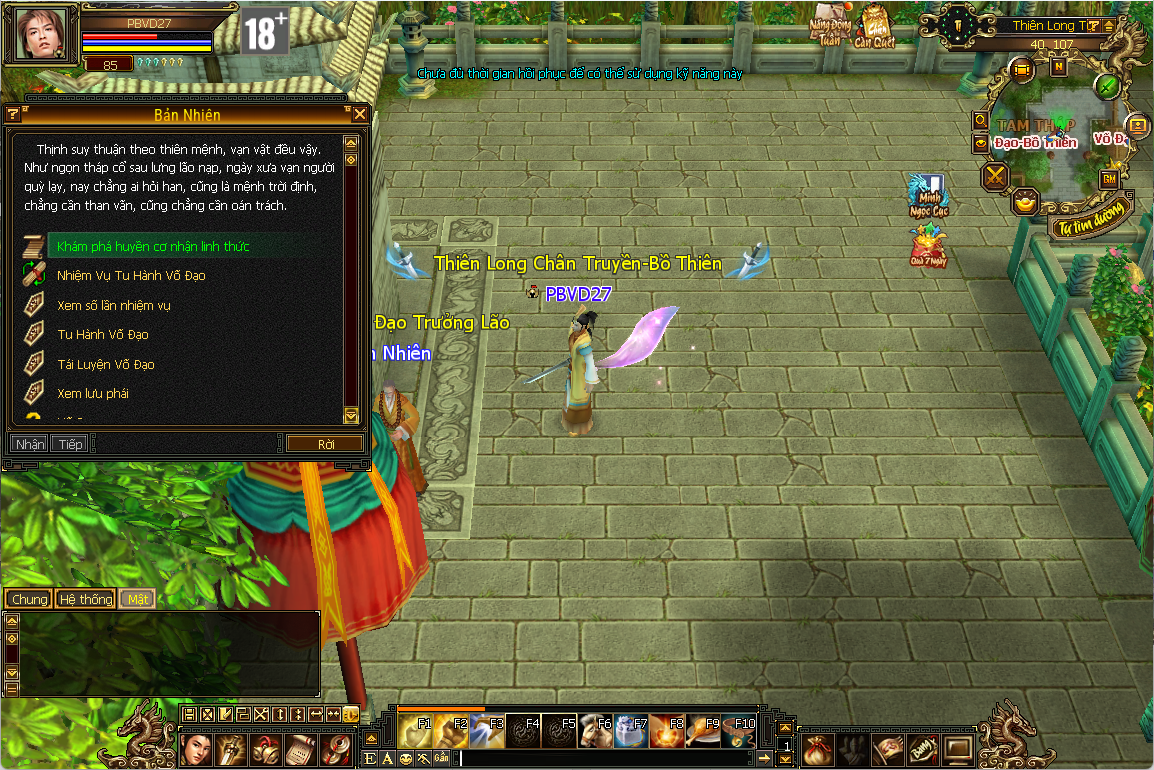Screen dimensions: 1154x770
Task: Open the "Xem lưu phái" dialogue option
Action: click(93, 393)
